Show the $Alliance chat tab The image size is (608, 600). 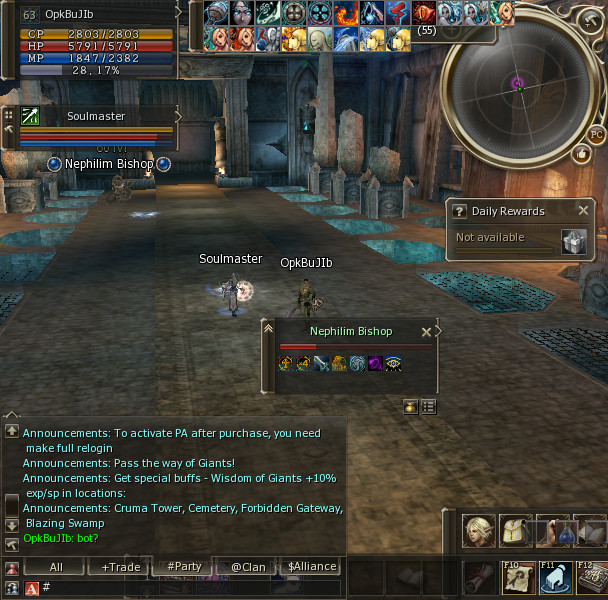pyautogui.click(x=312, y=567)
